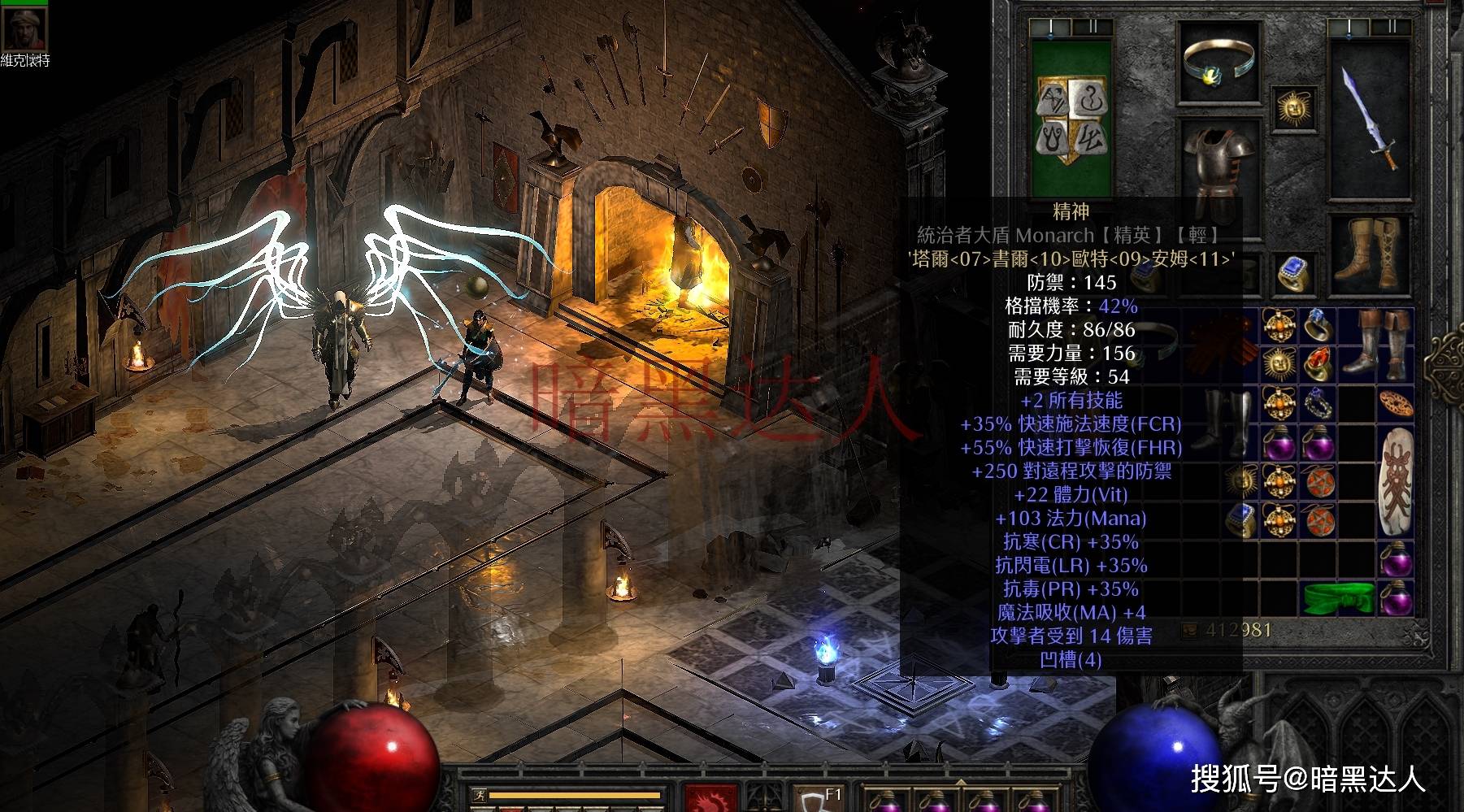Screen dimensions: 1464x812
Task: Switch left hand to weapon set II
Action: 1092,28
